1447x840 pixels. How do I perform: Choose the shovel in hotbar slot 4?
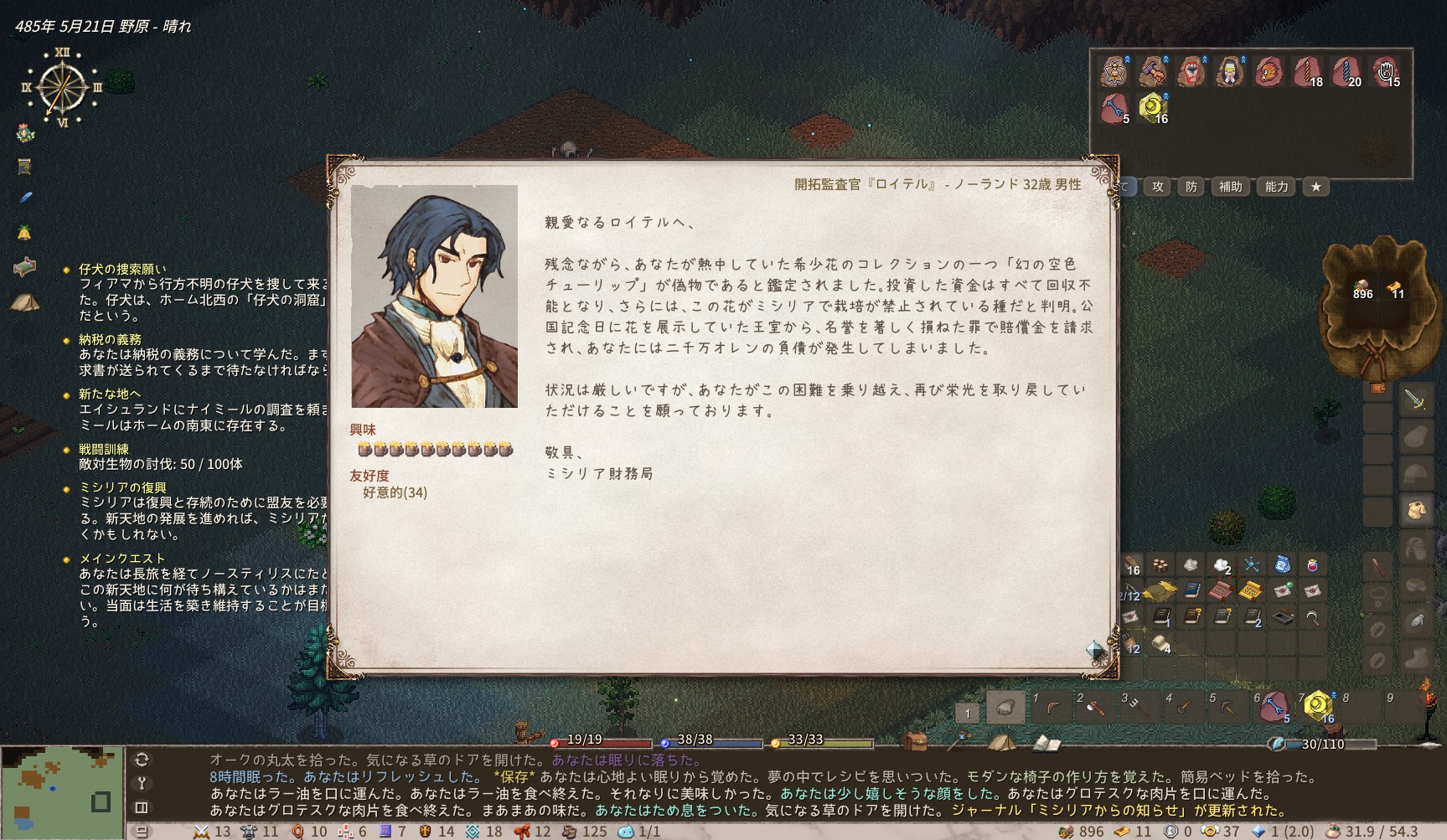tap(1182, 709)
